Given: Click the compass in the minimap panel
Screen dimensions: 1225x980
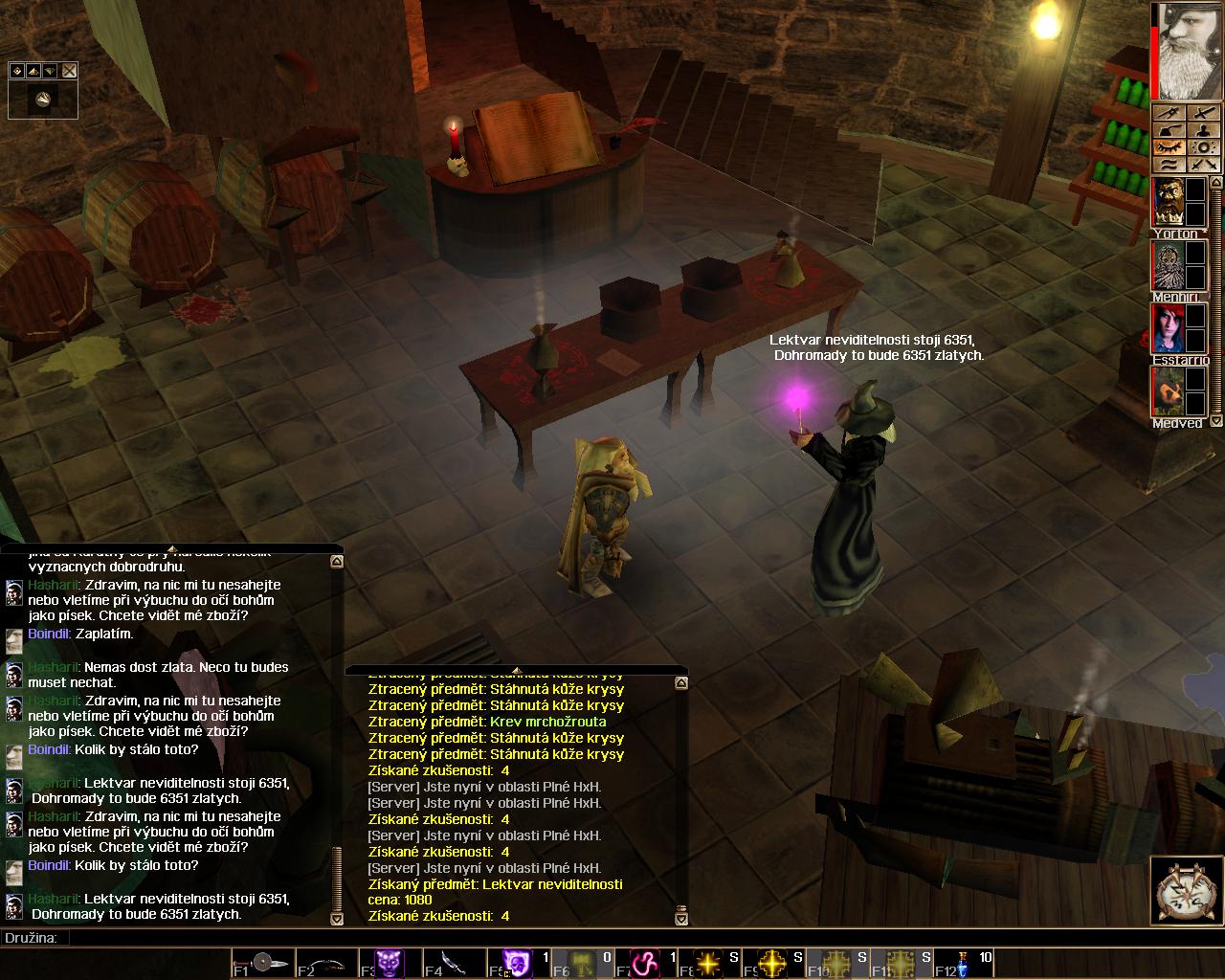Looking at the screenshot, I should click(43, 100).
